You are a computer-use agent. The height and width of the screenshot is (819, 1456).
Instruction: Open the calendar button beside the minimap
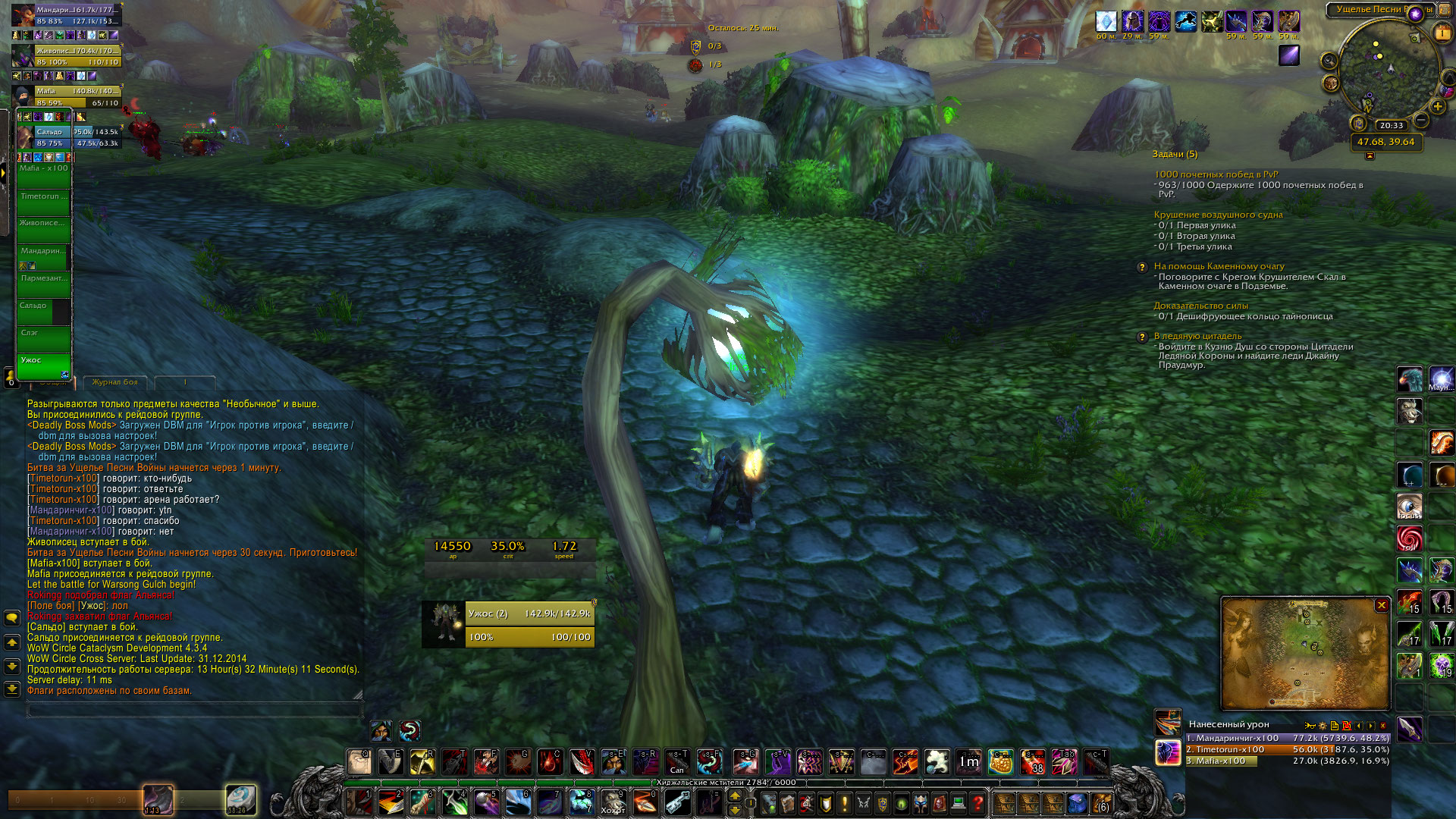[x=1442, y=33]
